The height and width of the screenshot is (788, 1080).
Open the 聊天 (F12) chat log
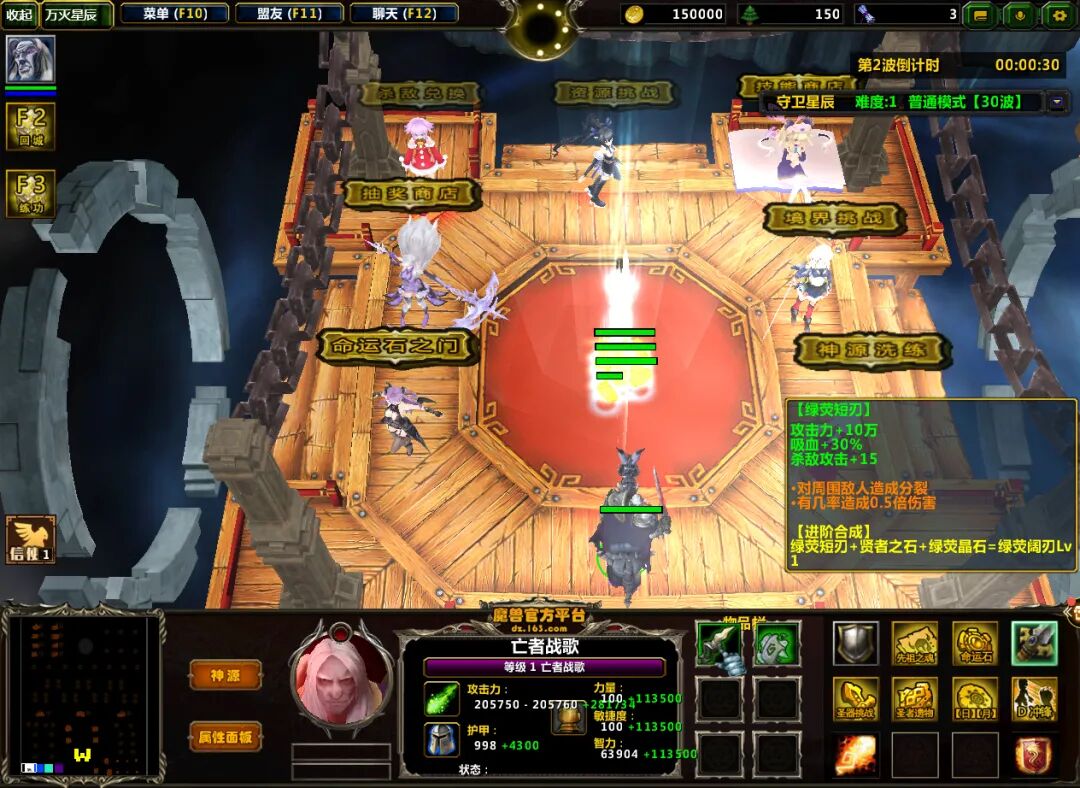click(405, 14)
